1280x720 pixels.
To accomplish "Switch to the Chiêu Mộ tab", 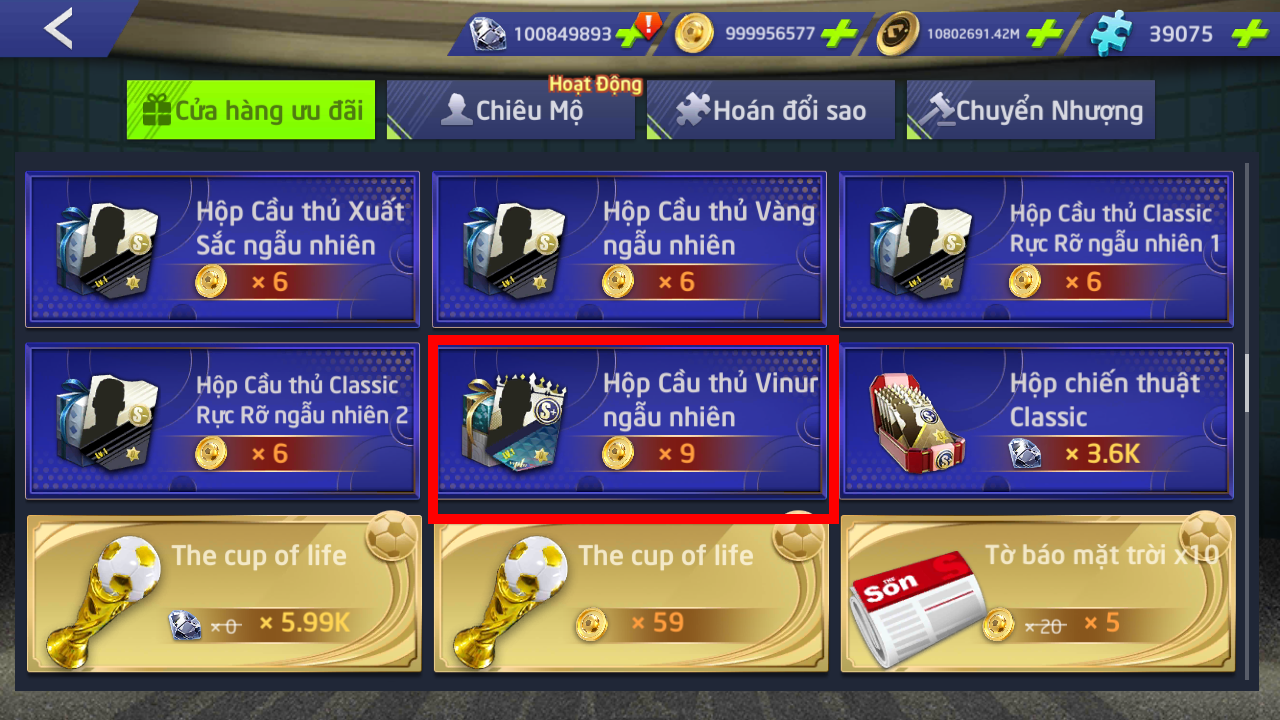I will (511, 110).
